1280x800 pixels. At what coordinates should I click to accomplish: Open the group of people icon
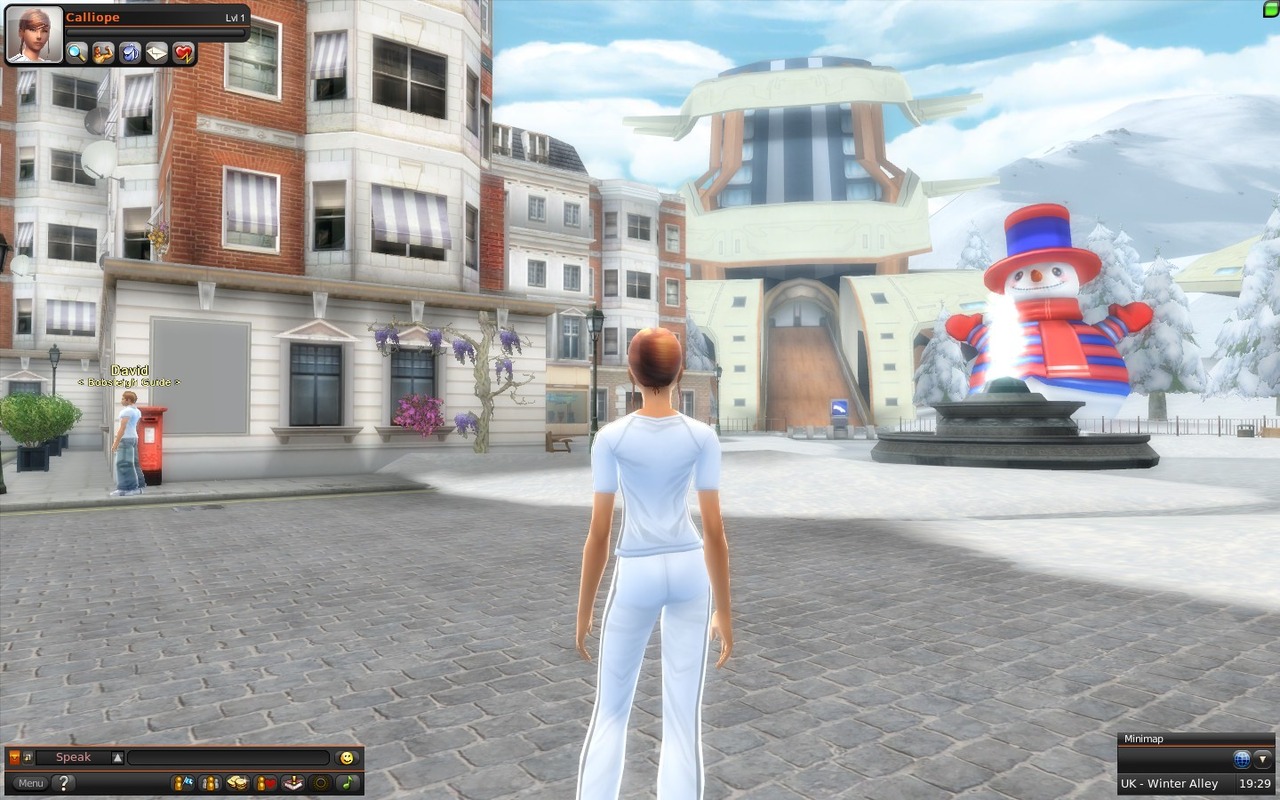tap(210, 783)
